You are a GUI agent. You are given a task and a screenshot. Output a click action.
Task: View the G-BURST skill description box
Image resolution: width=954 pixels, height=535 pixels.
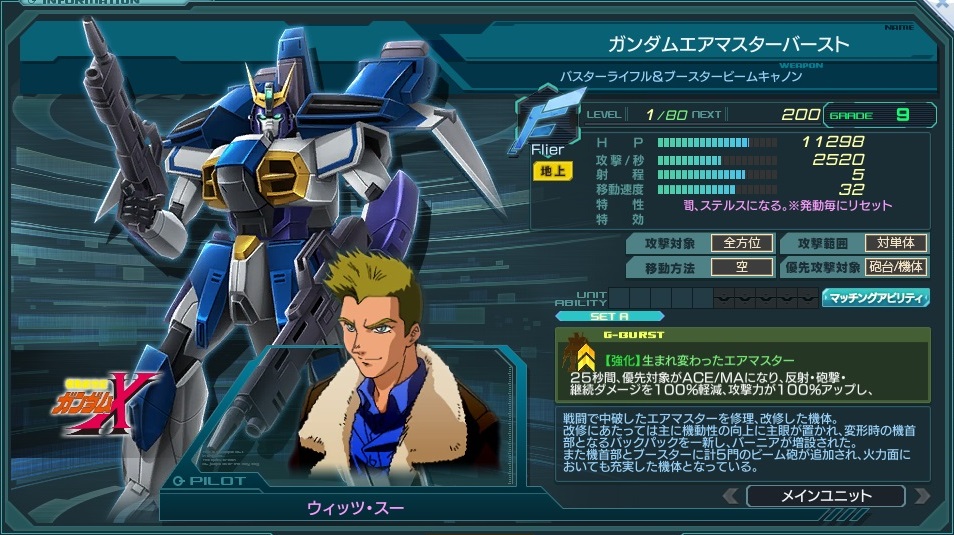743,365
